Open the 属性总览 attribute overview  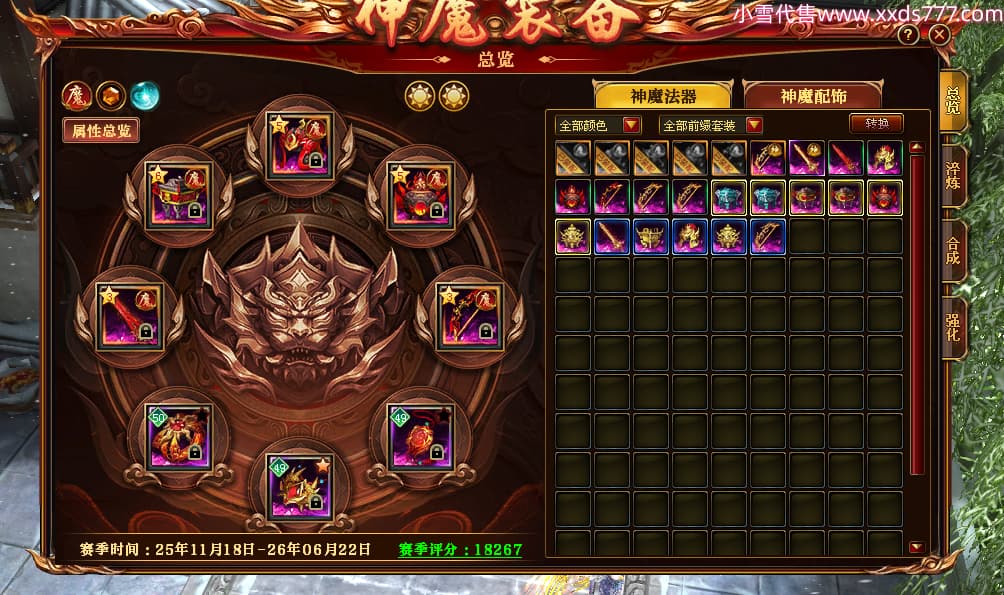pyautogui.click(x=100, y=130)
